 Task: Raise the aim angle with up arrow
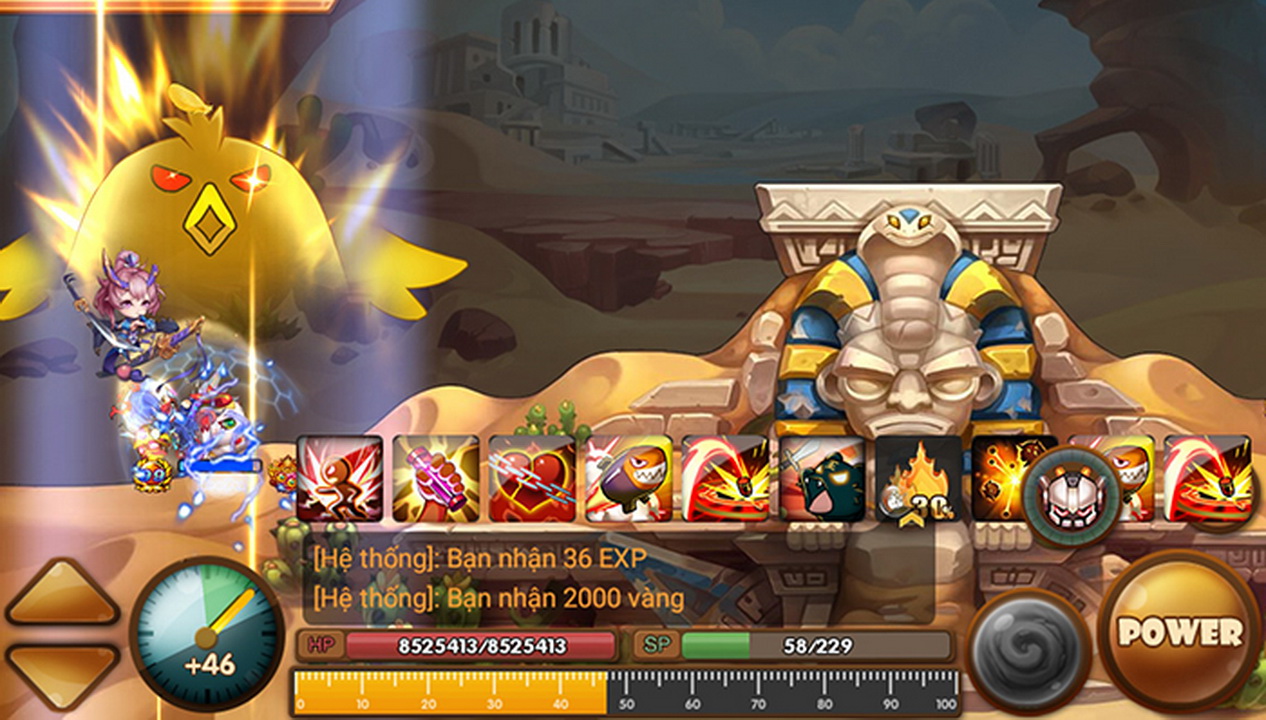62,594
